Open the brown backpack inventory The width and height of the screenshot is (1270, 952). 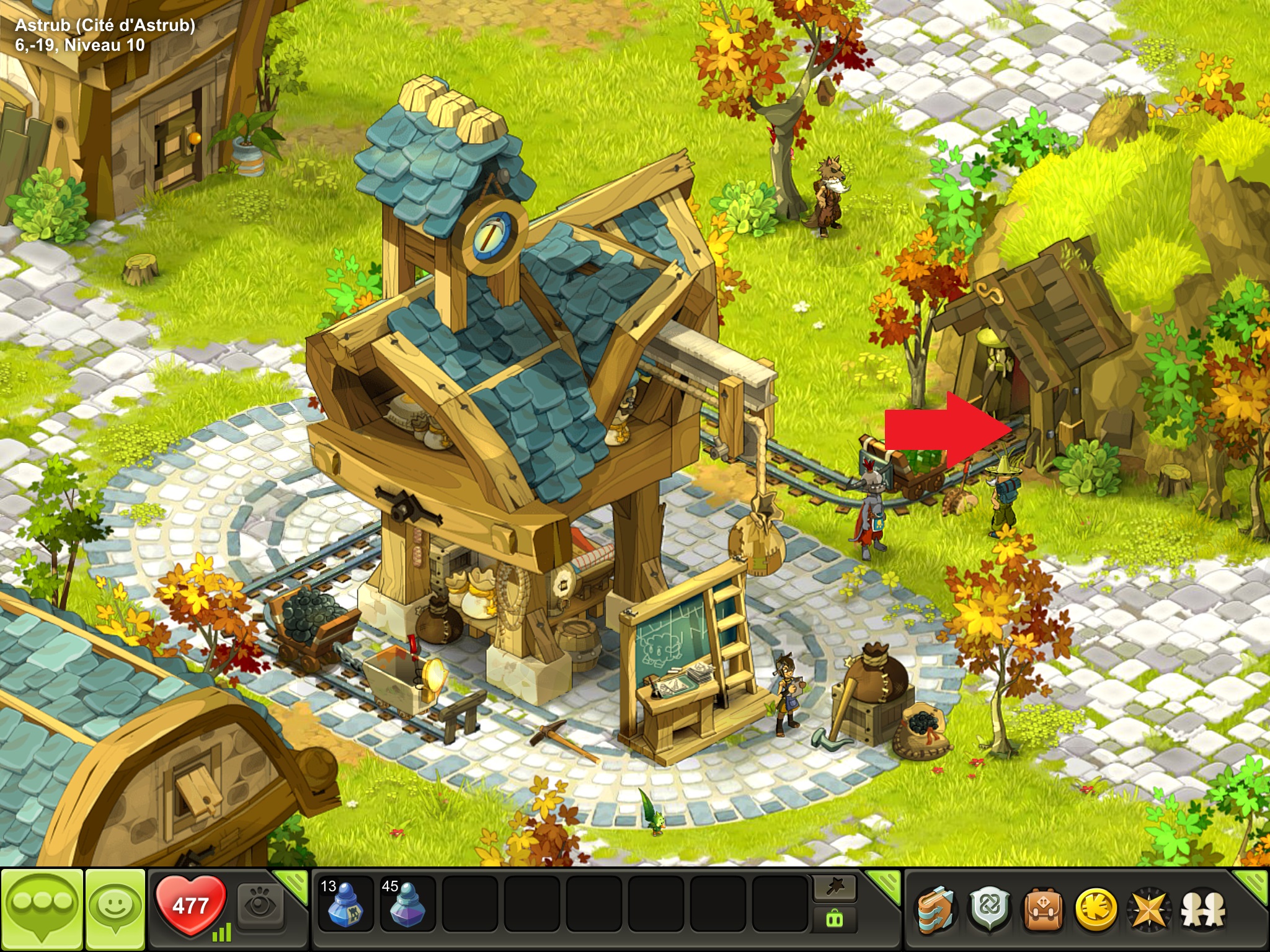coord(1042,910)
